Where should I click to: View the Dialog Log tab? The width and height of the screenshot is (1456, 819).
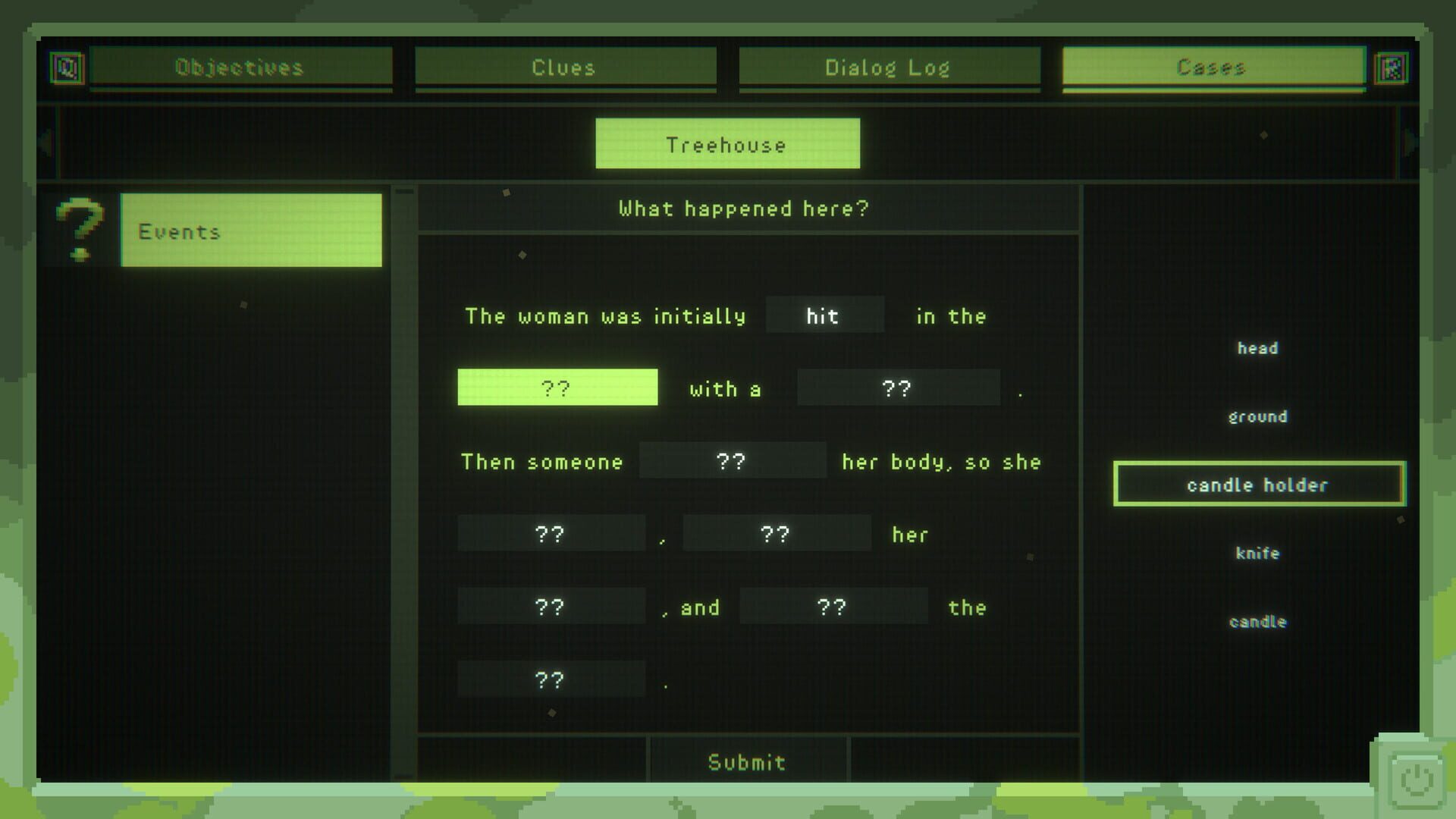point(889,67)
